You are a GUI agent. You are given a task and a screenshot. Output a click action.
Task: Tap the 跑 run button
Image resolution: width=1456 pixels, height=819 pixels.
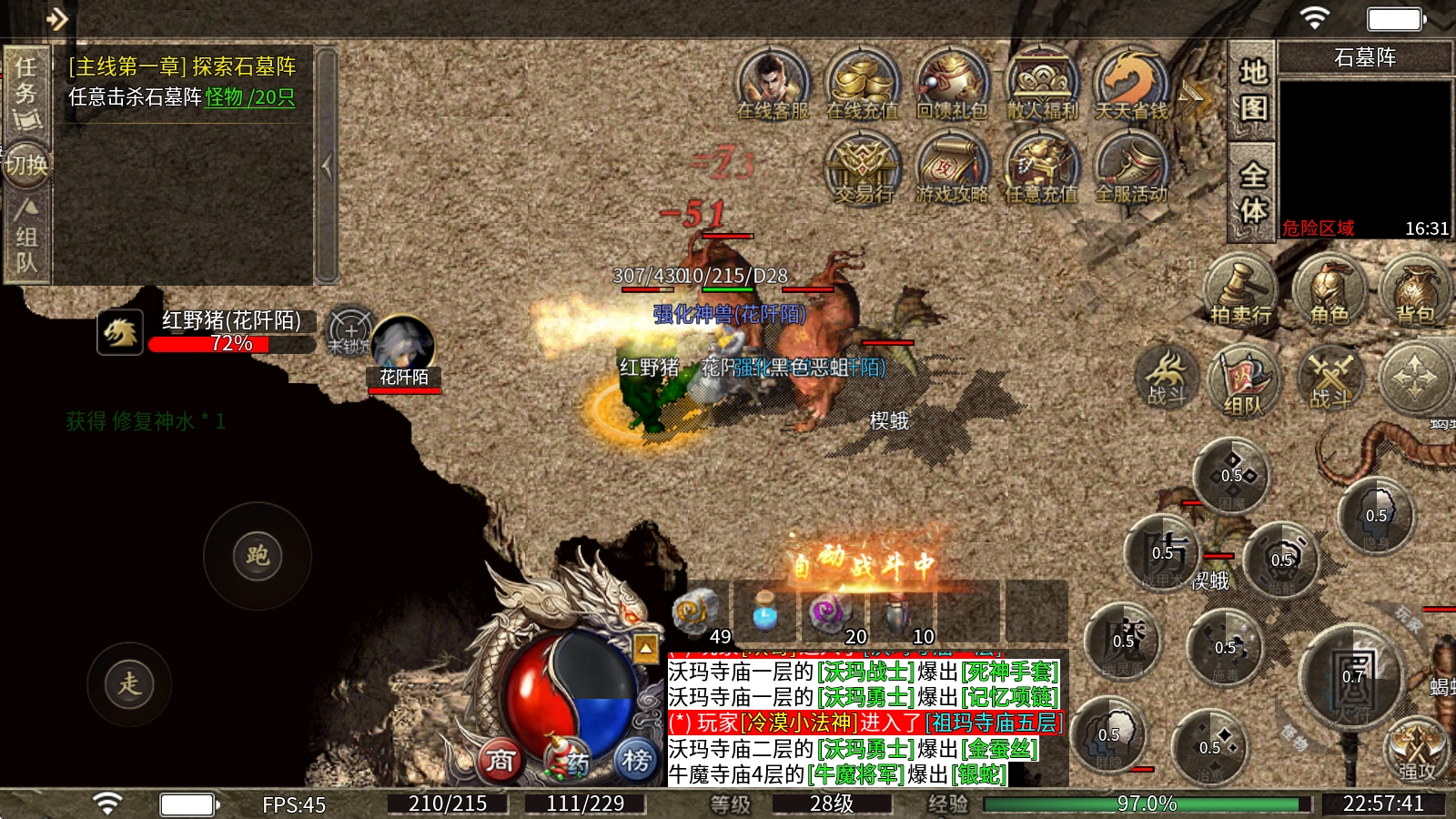[258, 556]
